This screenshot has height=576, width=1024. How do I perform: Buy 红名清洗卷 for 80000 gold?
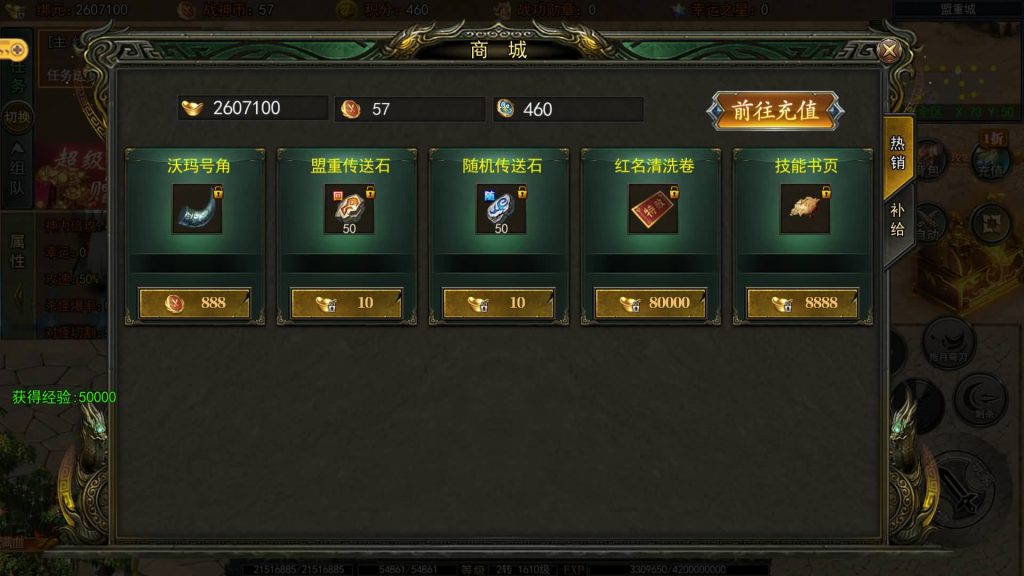pos(651,303)
